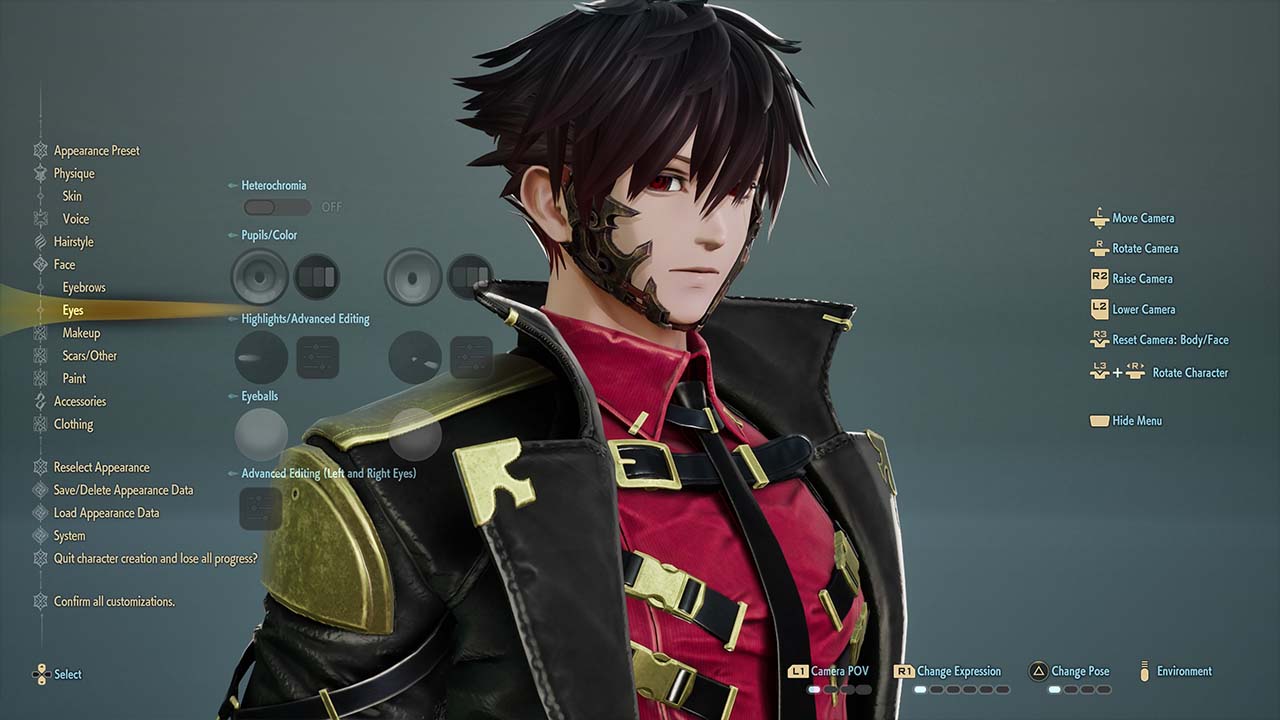Open the Makeup submenu
Viewport: 1280px width, 720px height.
pos(81,333)
